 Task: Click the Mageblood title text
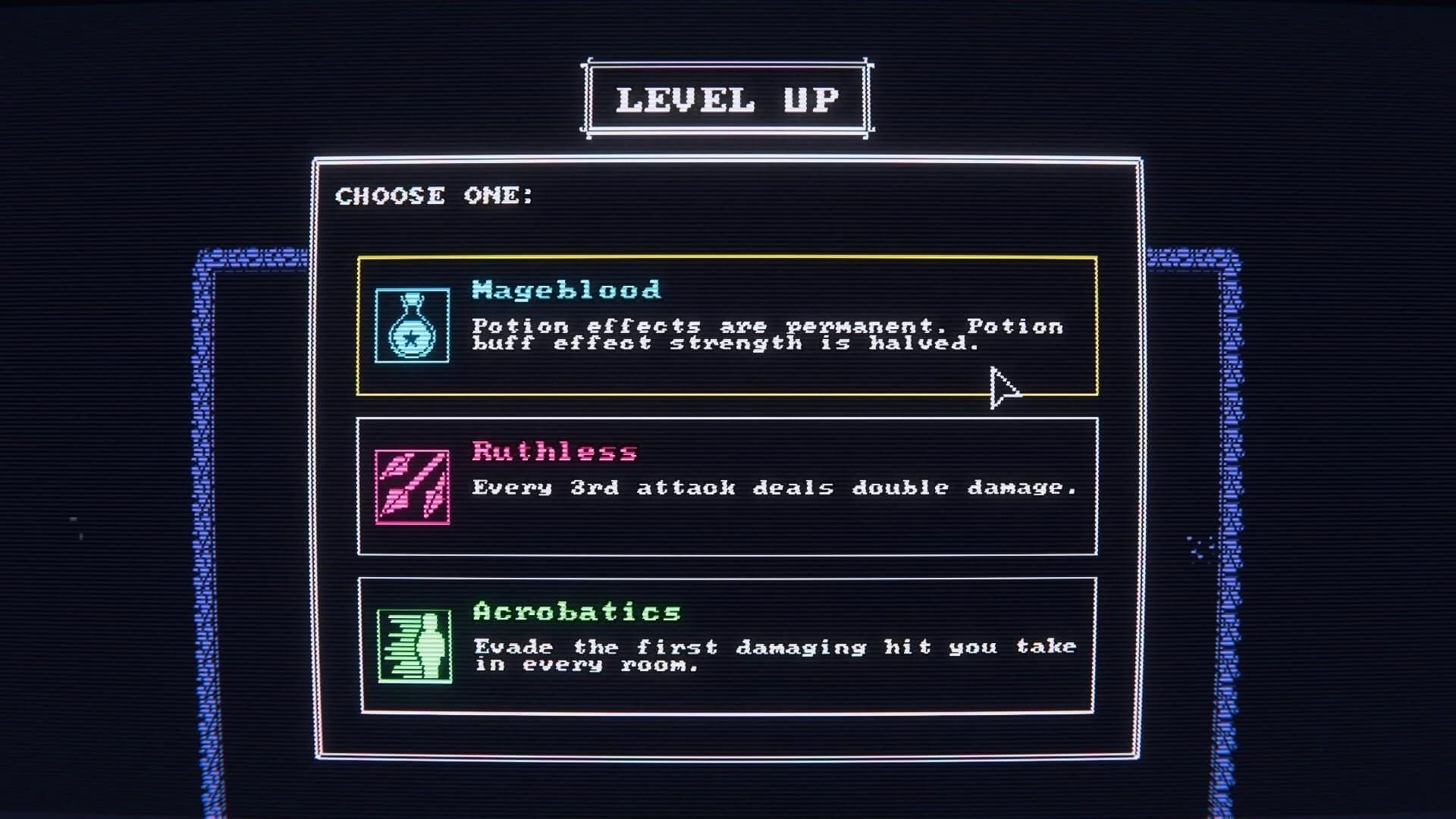(565, 290)
